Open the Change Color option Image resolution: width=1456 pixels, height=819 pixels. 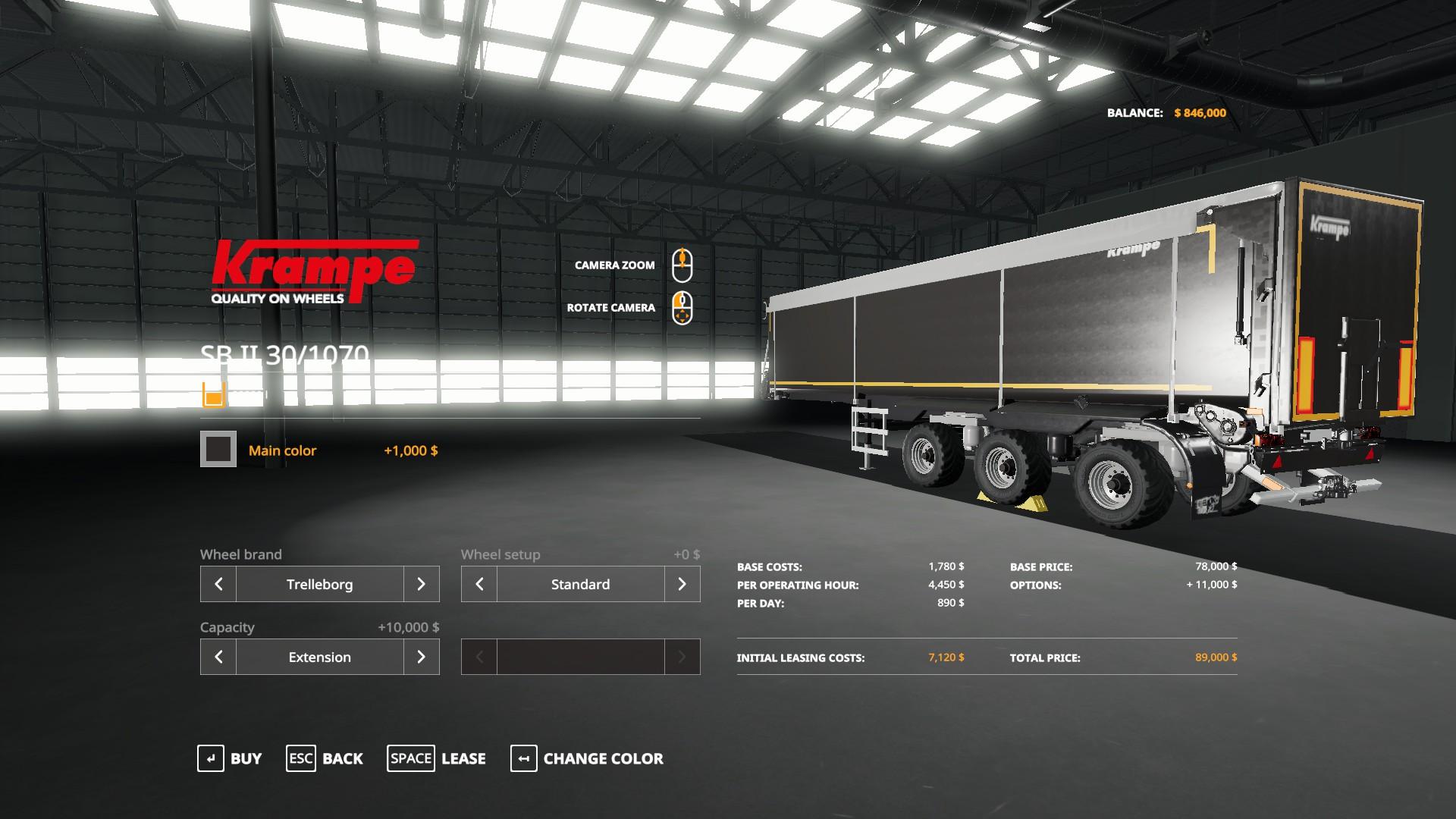587,758
